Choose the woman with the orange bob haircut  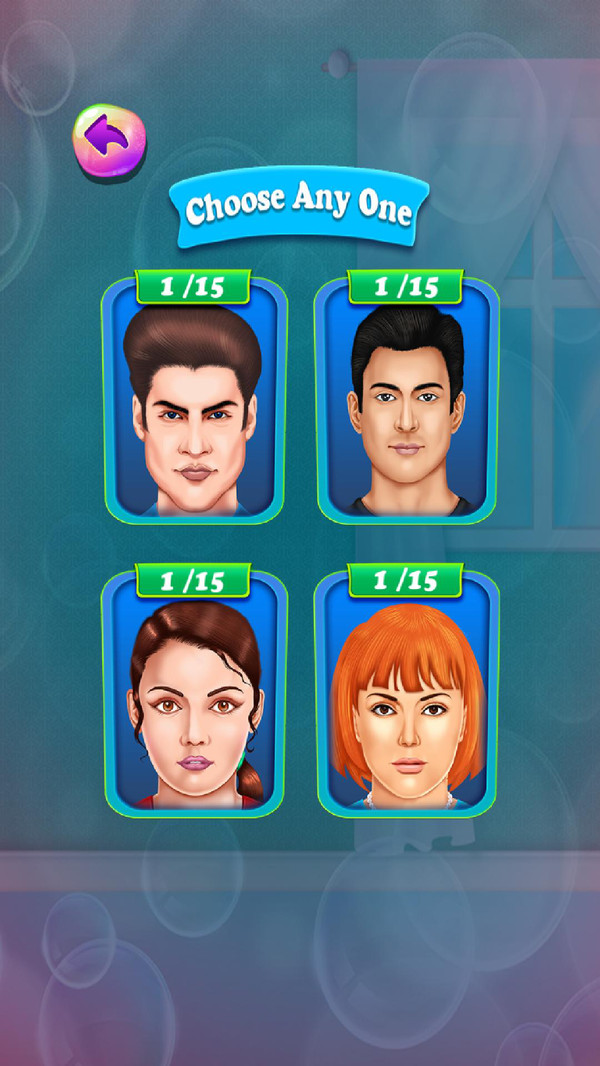click(x=407, y=700)
